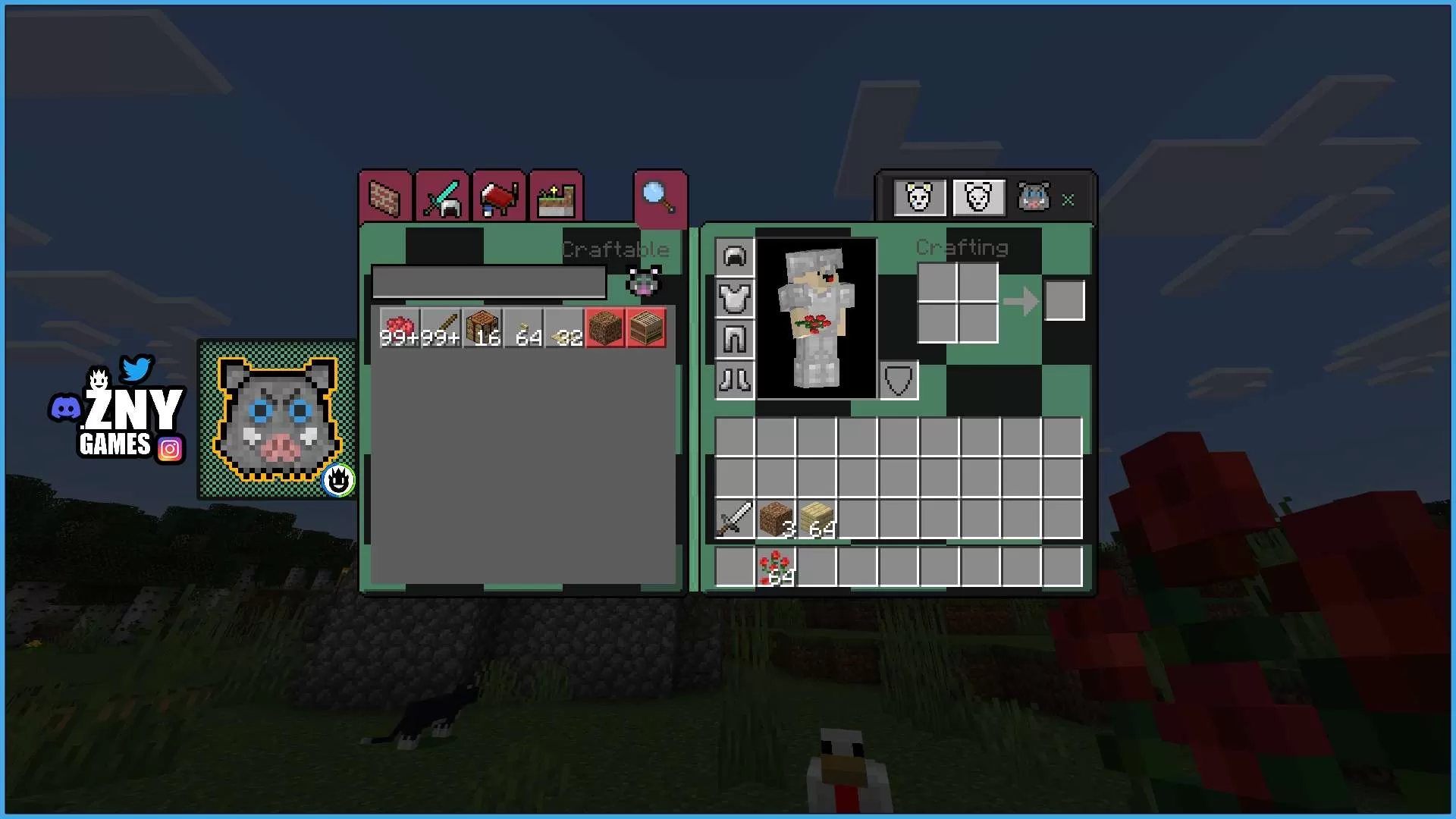Close the paperdoll panel with the X
Viewport: 1456px width, 819px height.
(x=1068, y=200)
